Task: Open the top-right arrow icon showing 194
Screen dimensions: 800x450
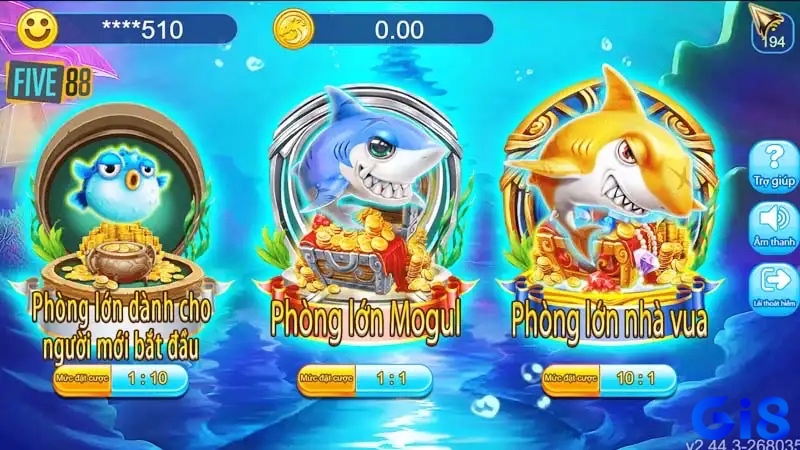Action: [771, 26]
